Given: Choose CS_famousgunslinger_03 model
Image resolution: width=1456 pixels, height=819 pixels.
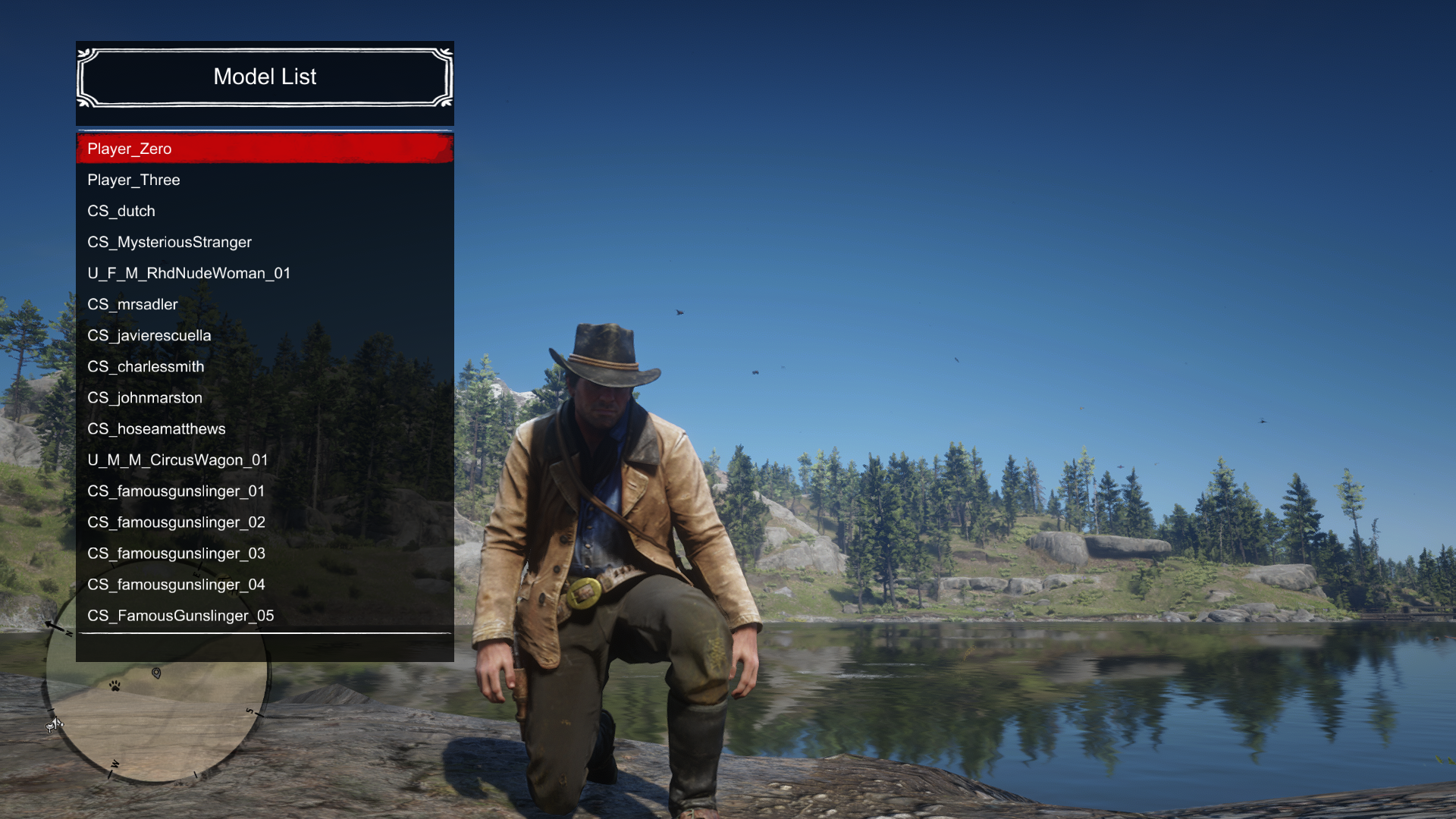Looking at the screenshot, I should (x=265, y=553).
